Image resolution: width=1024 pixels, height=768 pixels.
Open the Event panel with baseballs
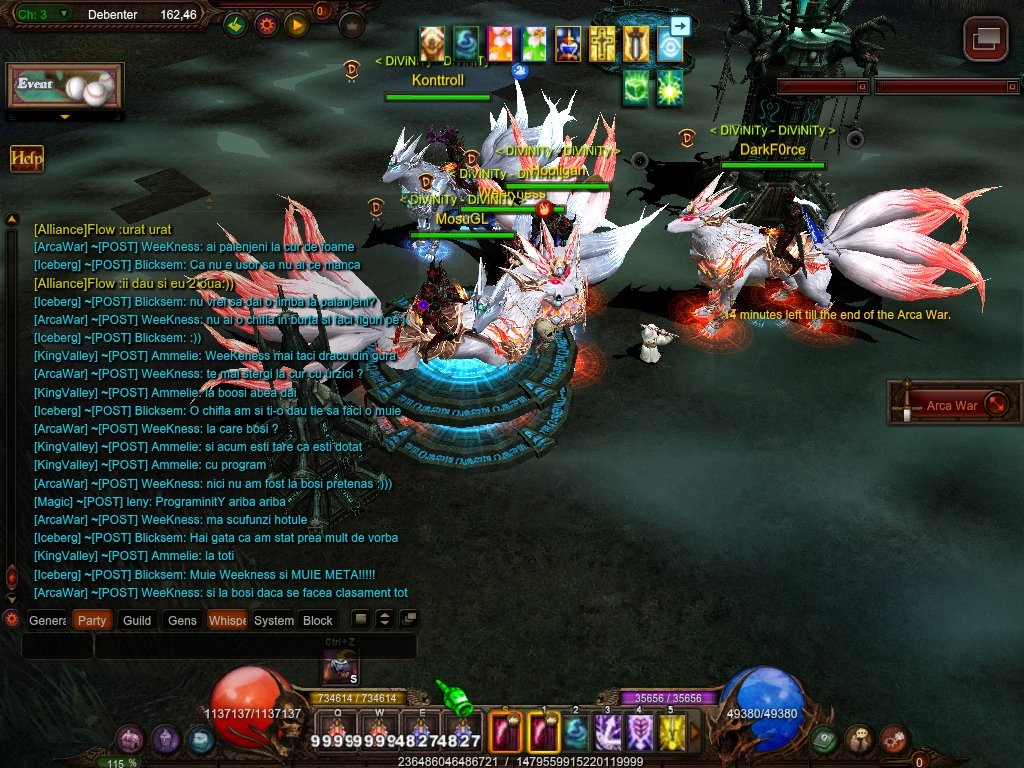click(x=65, y=87)
